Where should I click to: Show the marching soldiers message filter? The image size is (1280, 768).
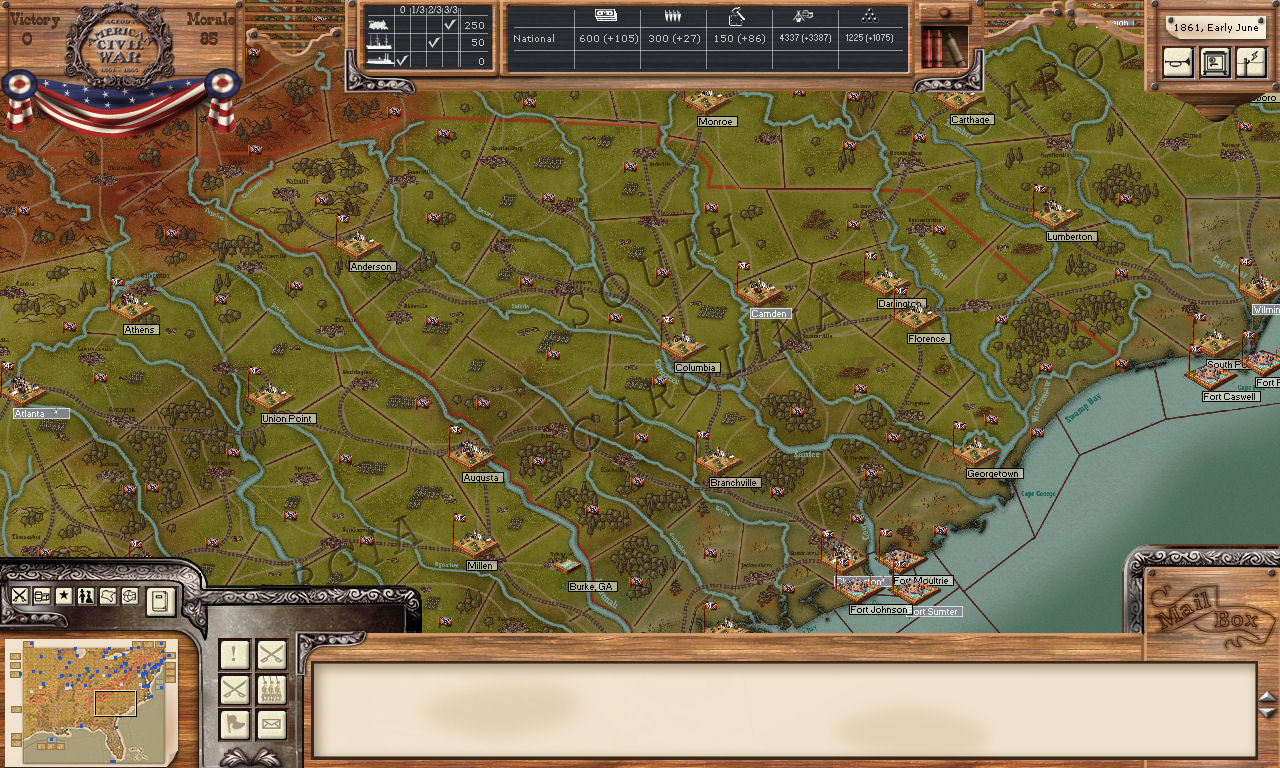271,690
